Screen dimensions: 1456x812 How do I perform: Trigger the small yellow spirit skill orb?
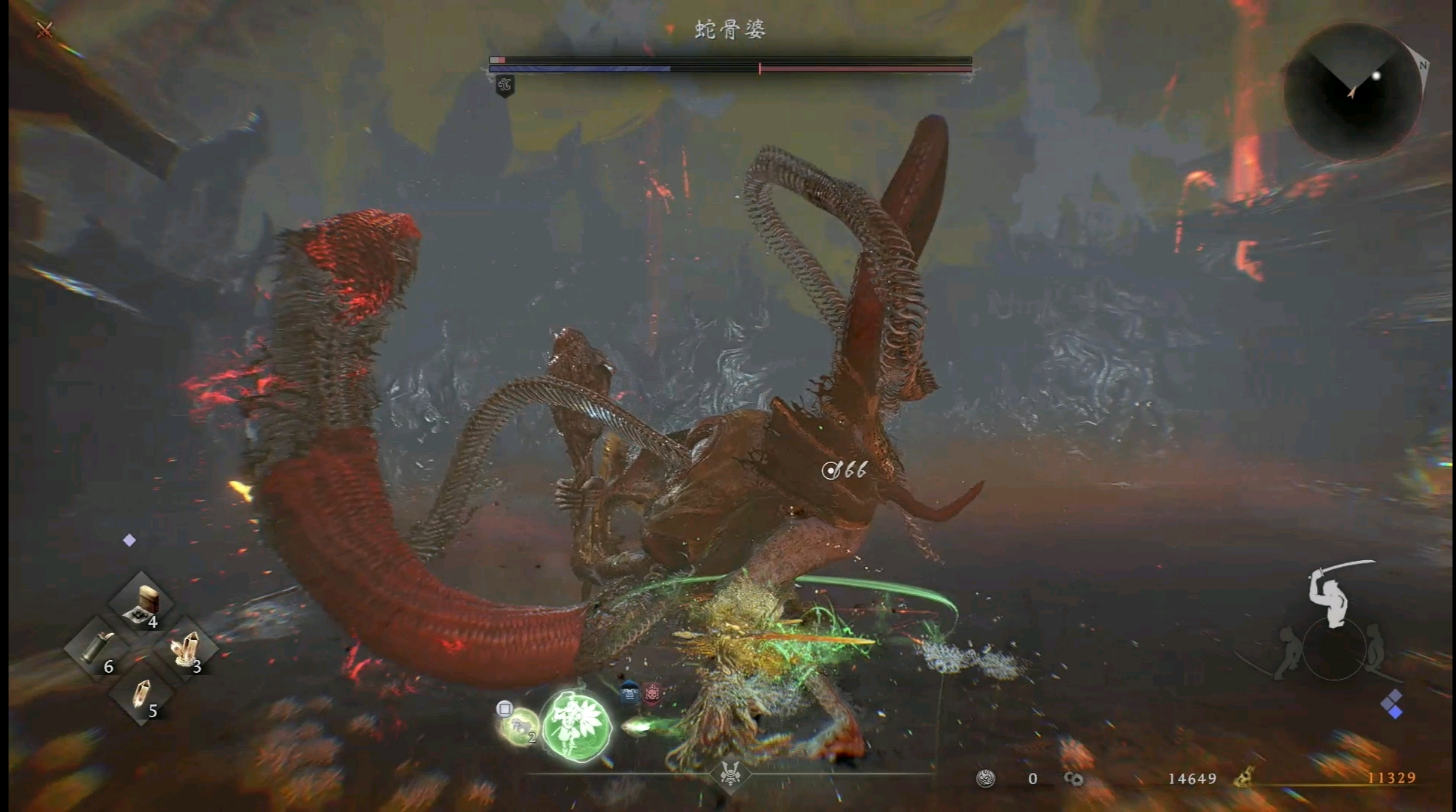point(519,726)
